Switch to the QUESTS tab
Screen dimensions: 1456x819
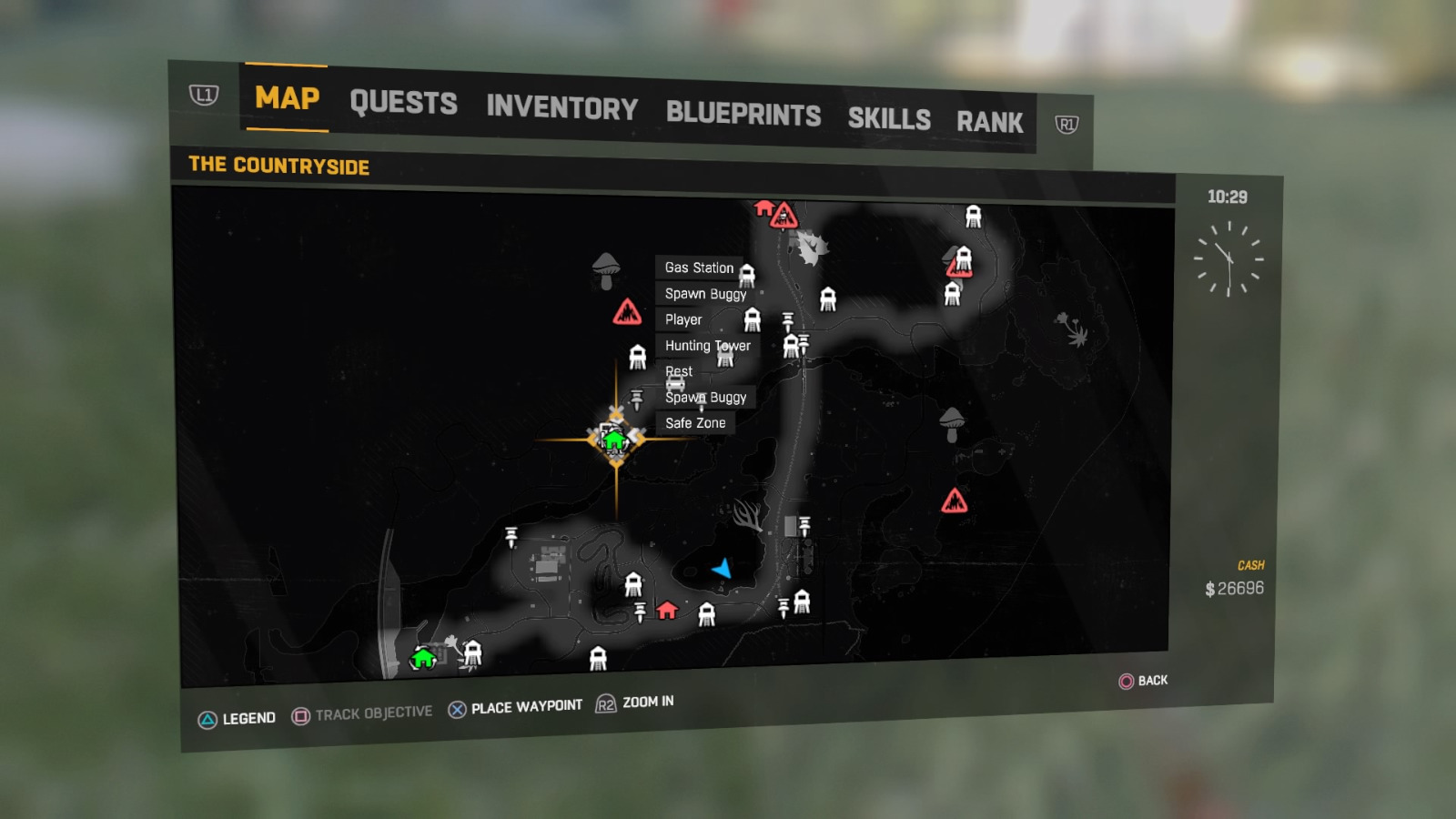tap(404, 103)
